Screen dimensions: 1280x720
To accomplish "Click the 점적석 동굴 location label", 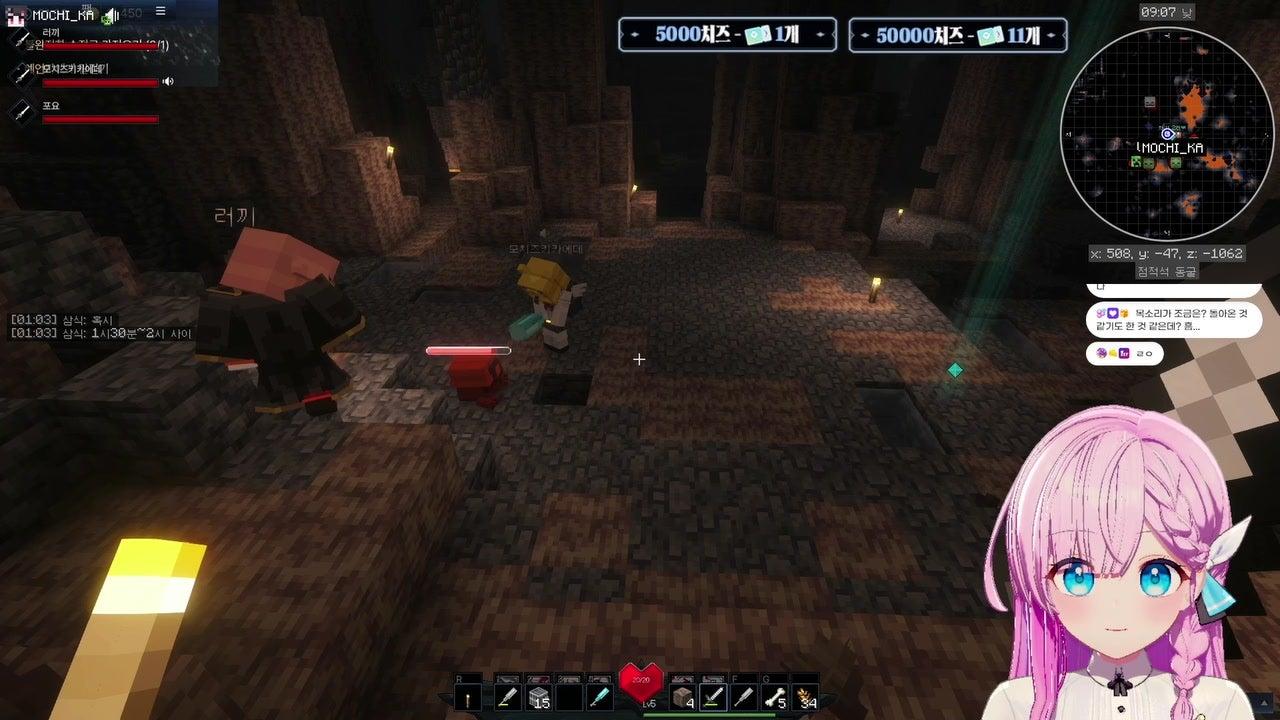I will point(1168,271).
